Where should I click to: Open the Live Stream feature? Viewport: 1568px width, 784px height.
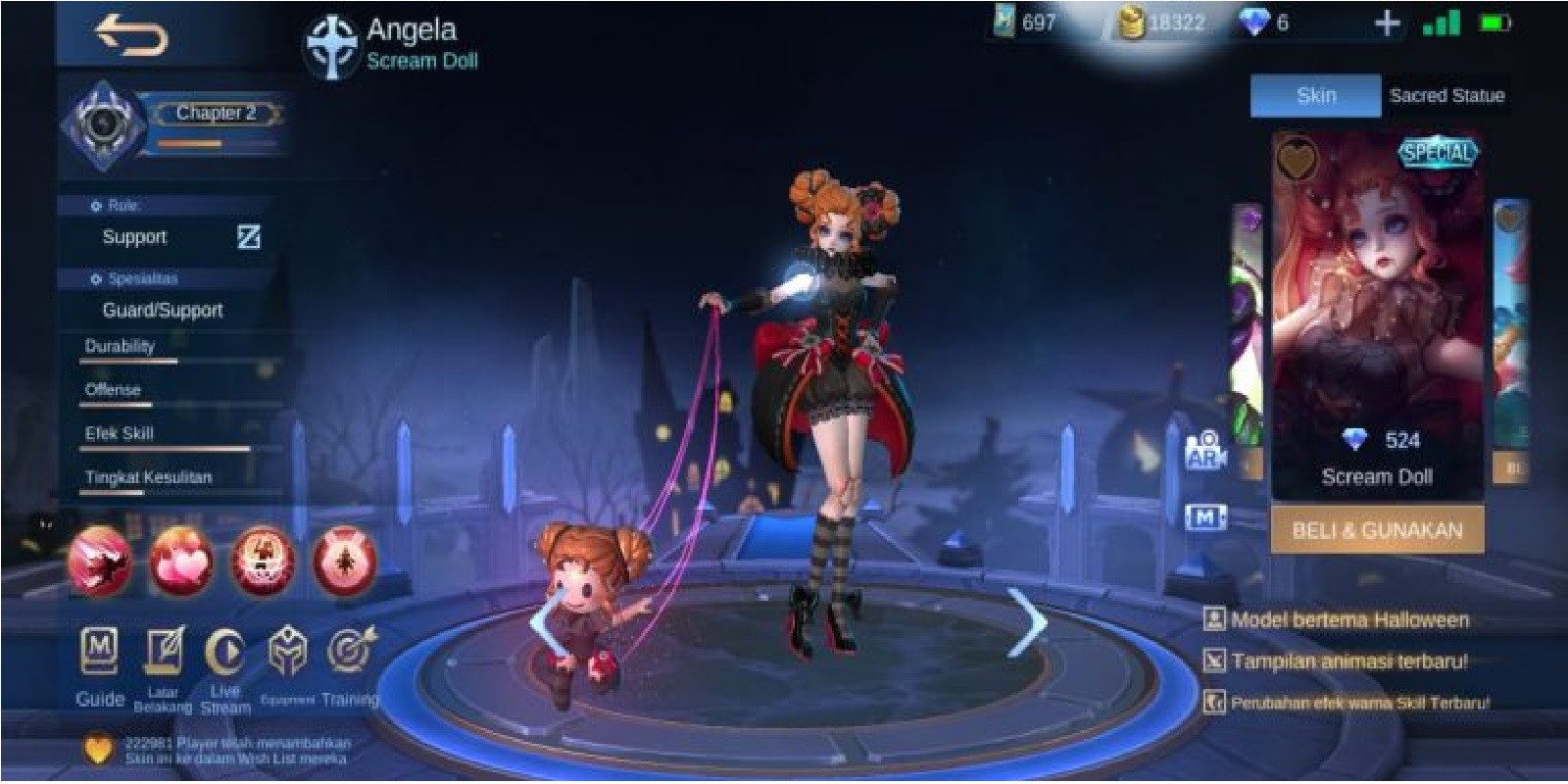(225, 652)
